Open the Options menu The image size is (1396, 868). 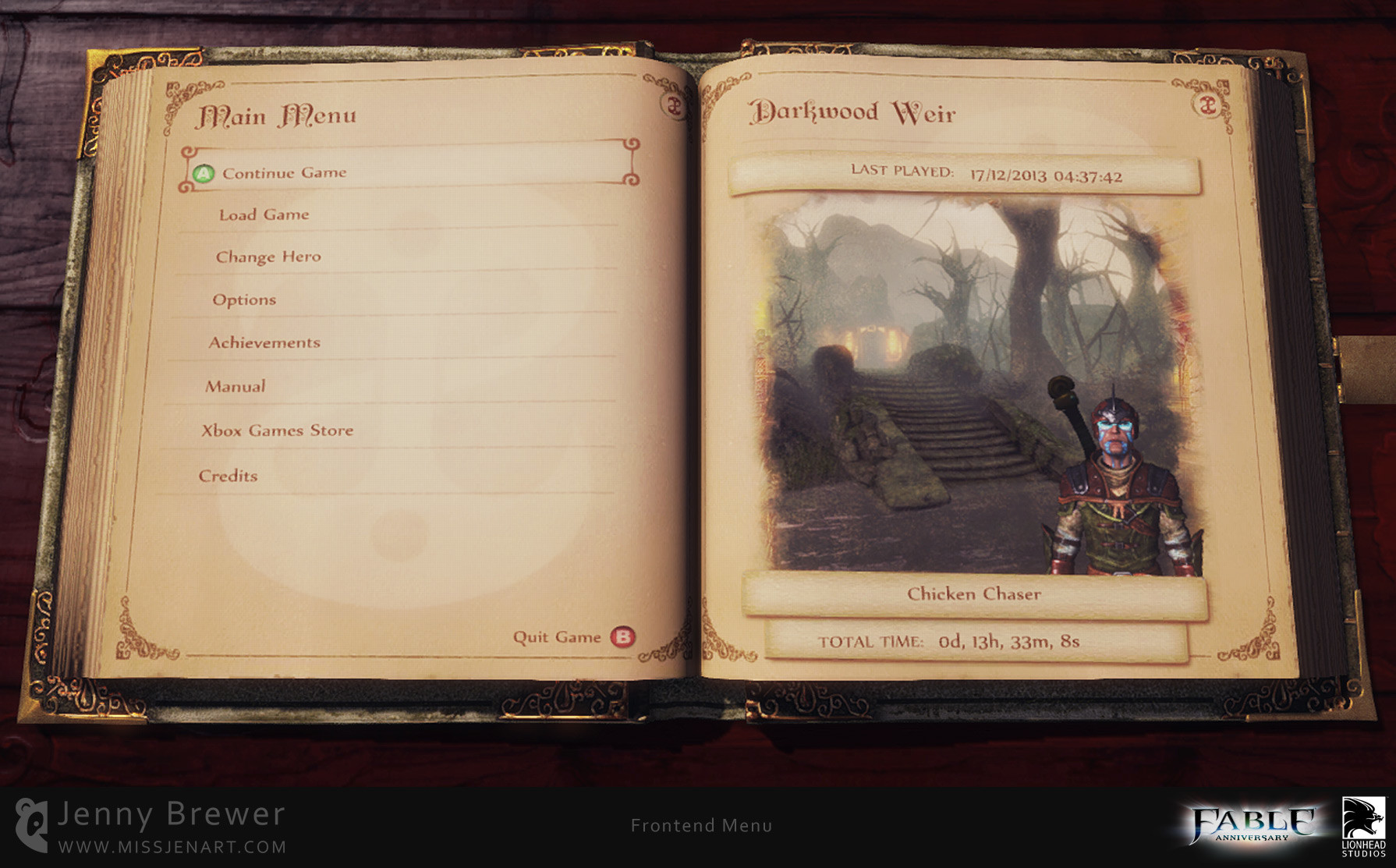(x=244, y=299)
